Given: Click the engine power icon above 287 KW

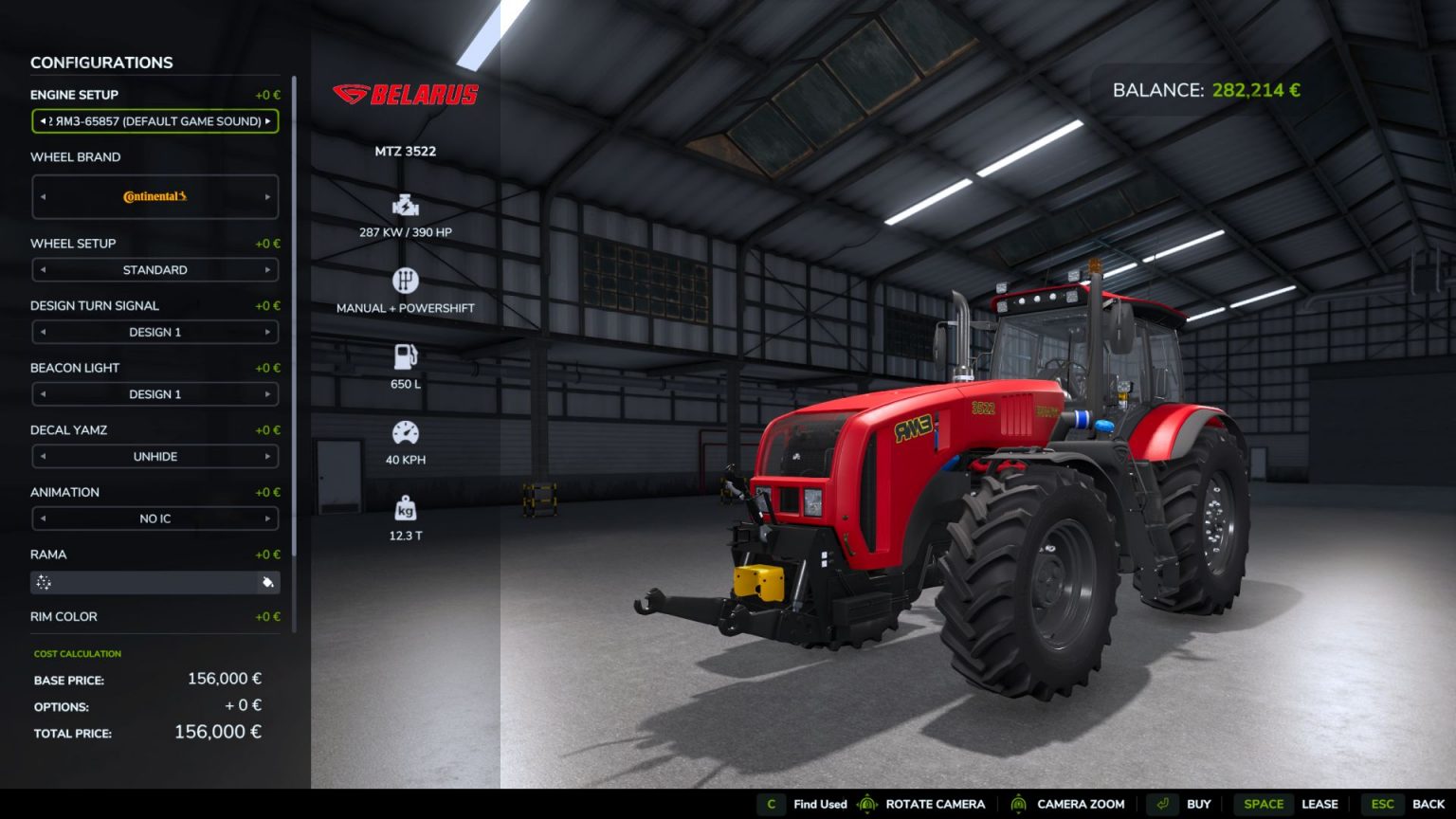Looking at the screenshot, I should coord(406,204).
